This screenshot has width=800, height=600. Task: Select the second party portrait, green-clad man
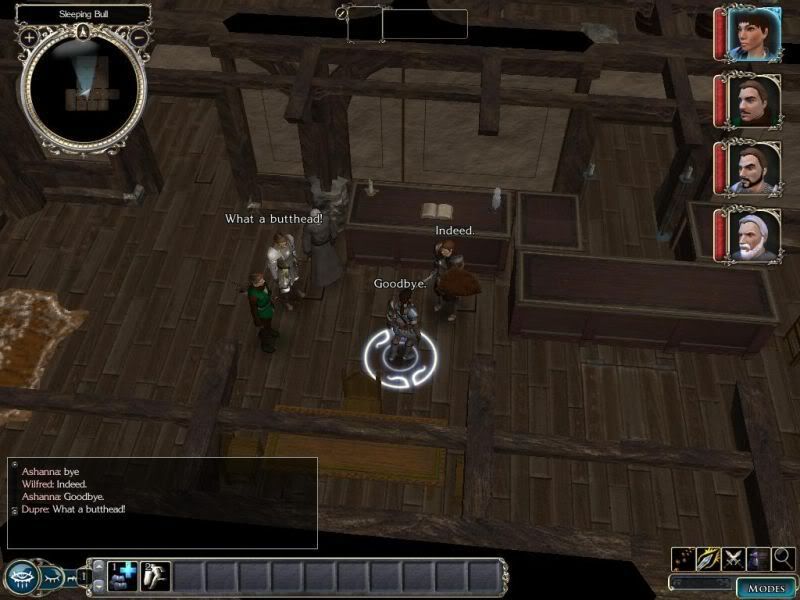746,100
